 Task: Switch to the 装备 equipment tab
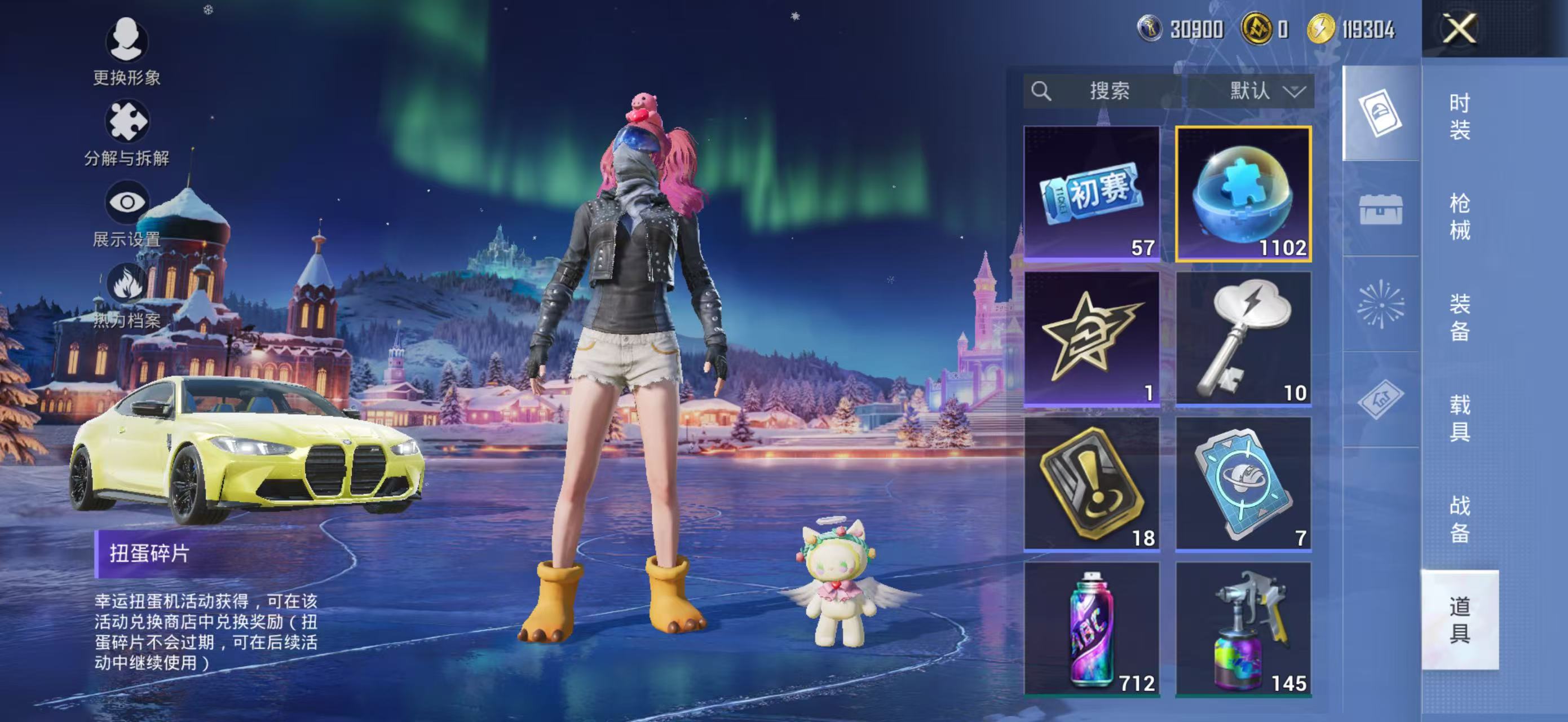(x=1459, y=317)
